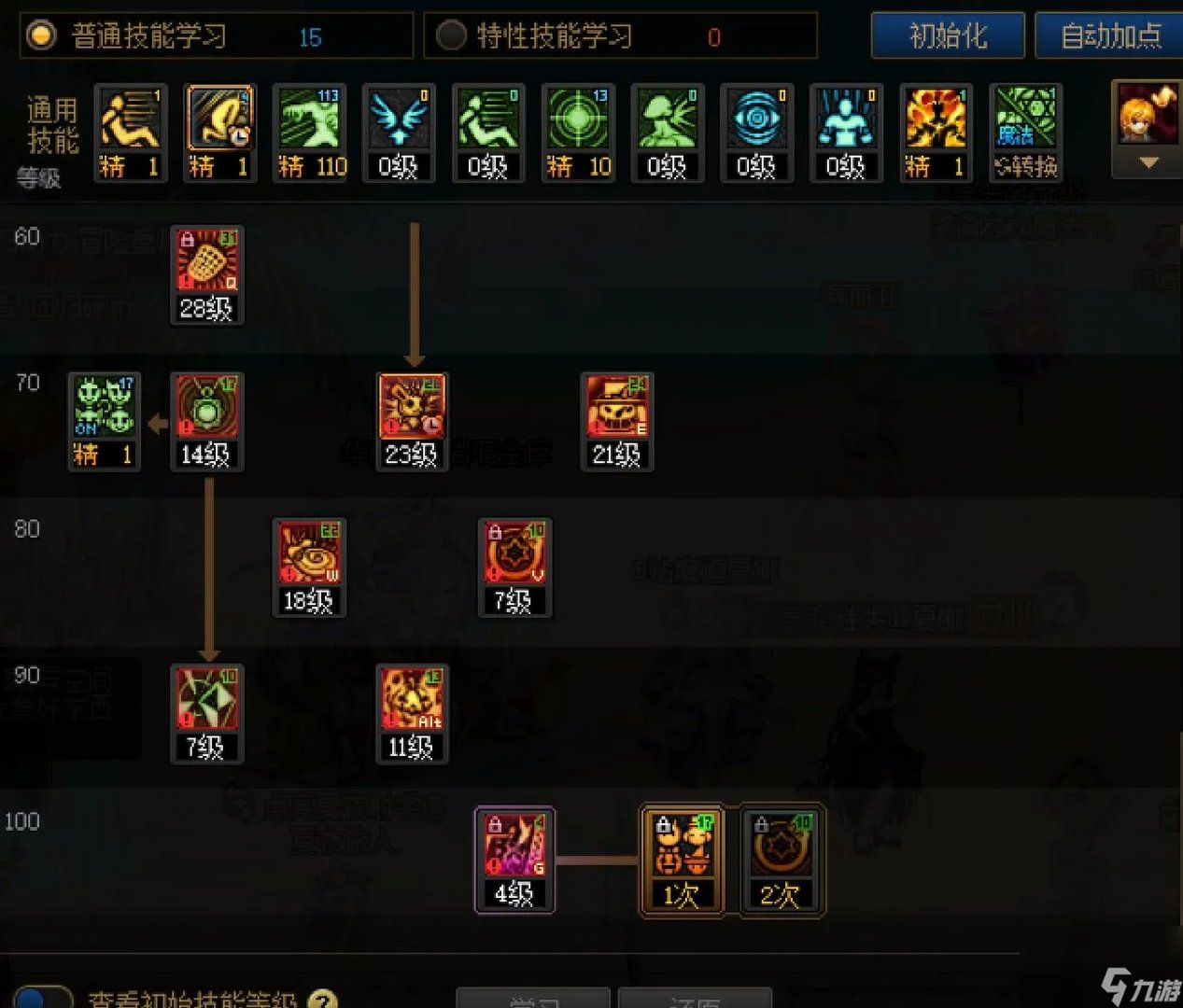The image size is (1183, 1008).
Task: Open the character portrait dropdown
Action: (x=1148, y=163)
